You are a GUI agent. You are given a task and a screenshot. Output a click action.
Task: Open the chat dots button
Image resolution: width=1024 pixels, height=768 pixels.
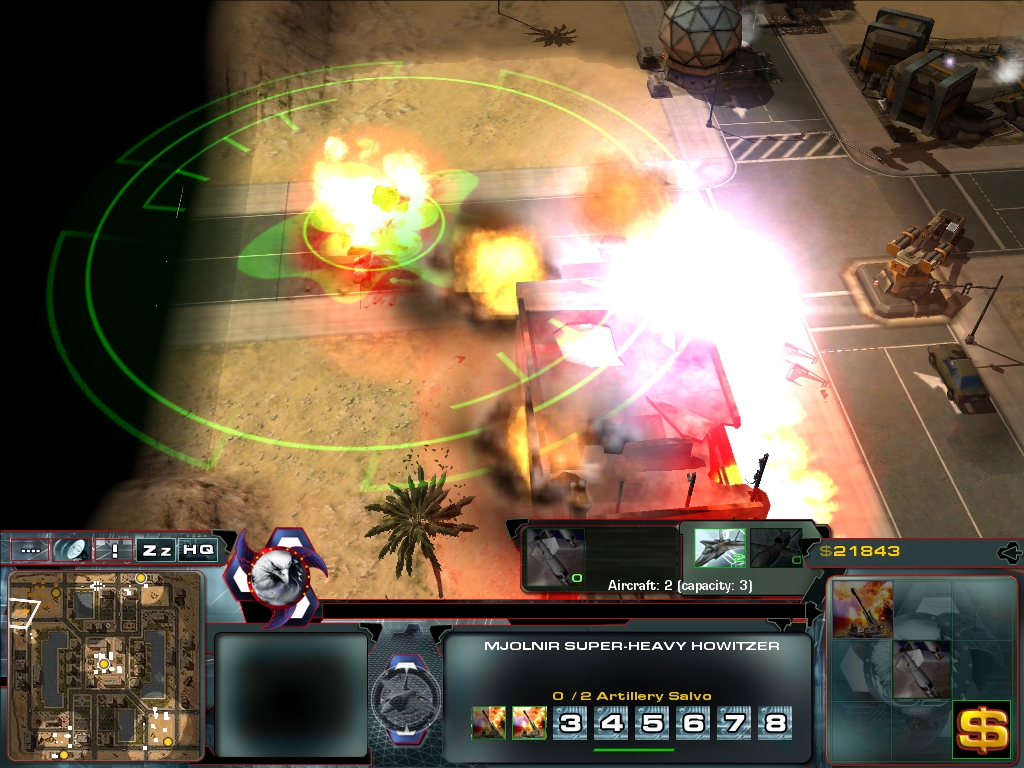tap(32, 550)
